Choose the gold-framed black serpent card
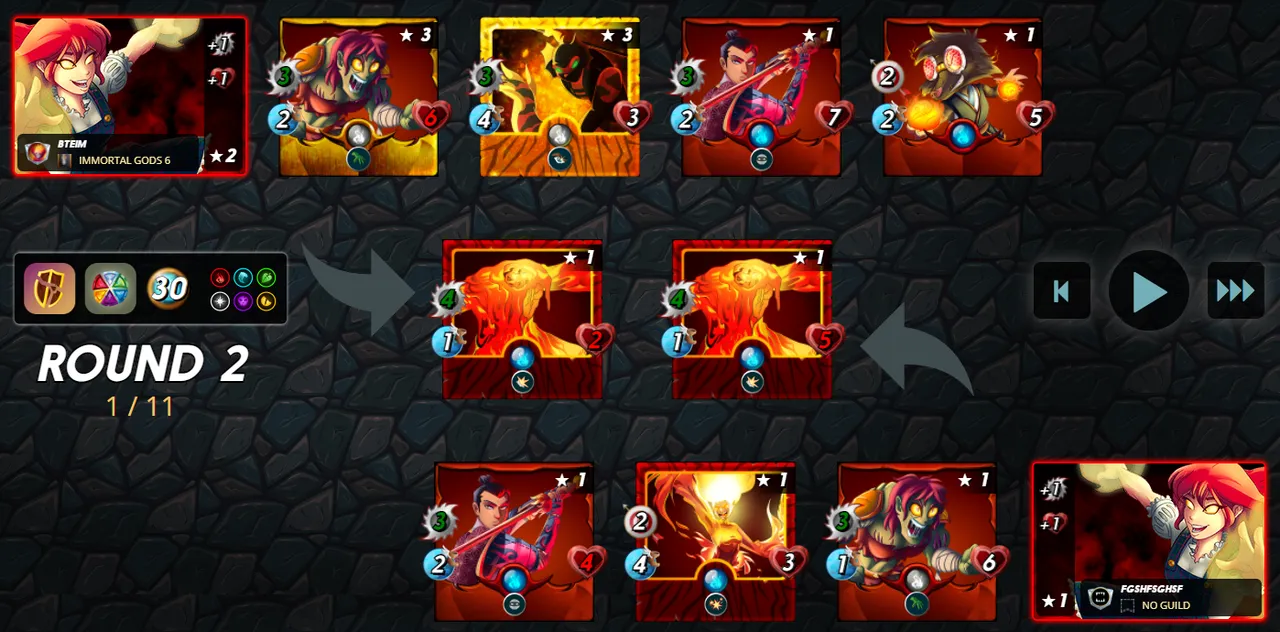The width and height of the screenshot is (1280, 632). [x=560, y=97]
